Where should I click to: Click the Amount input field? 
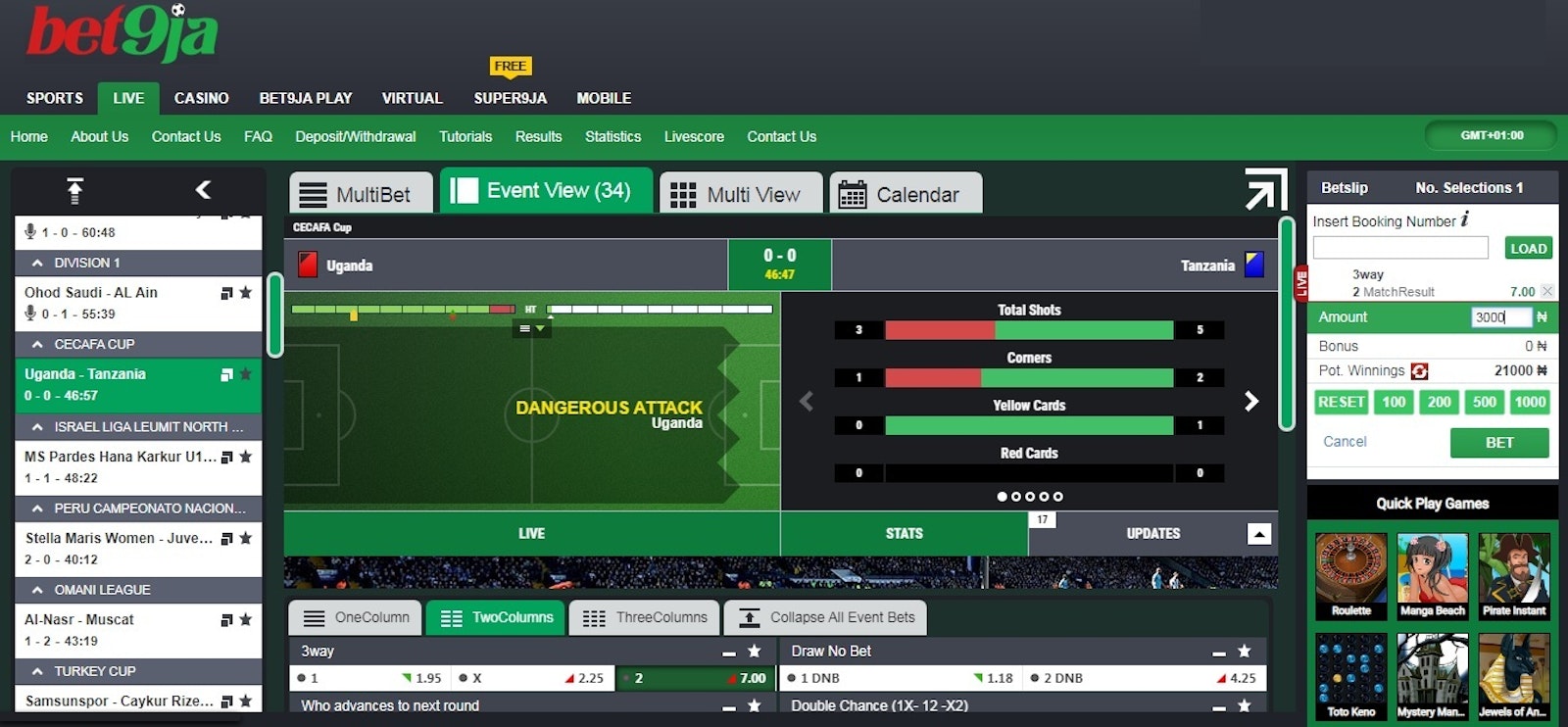coord(1499,317)
